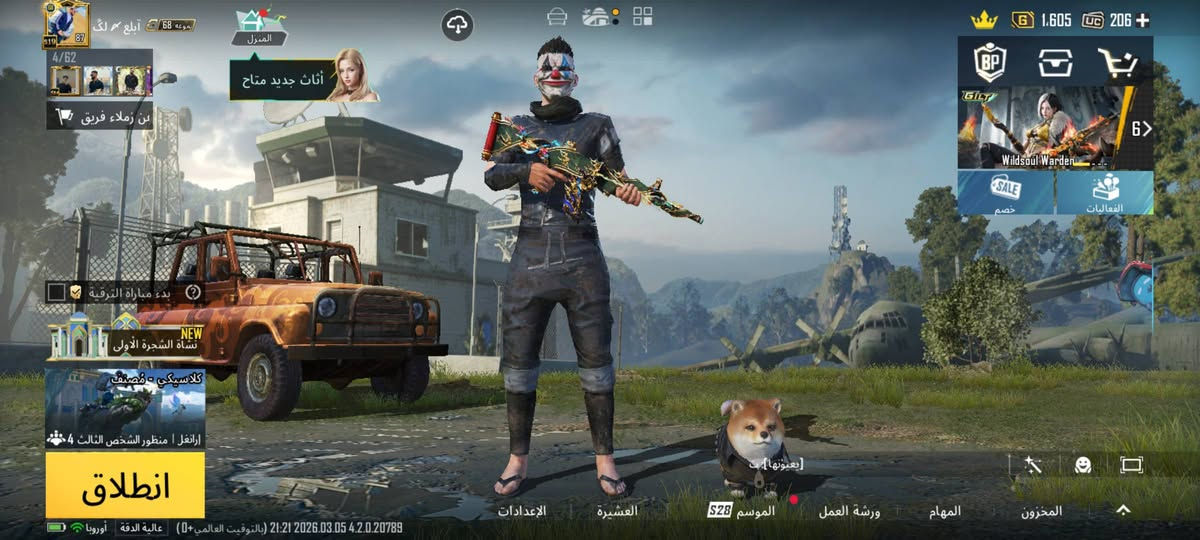This screenshot has width=1200, height=540.
Task: View the Wildsoul Warden banner
Action: (x=1045, y=127)
